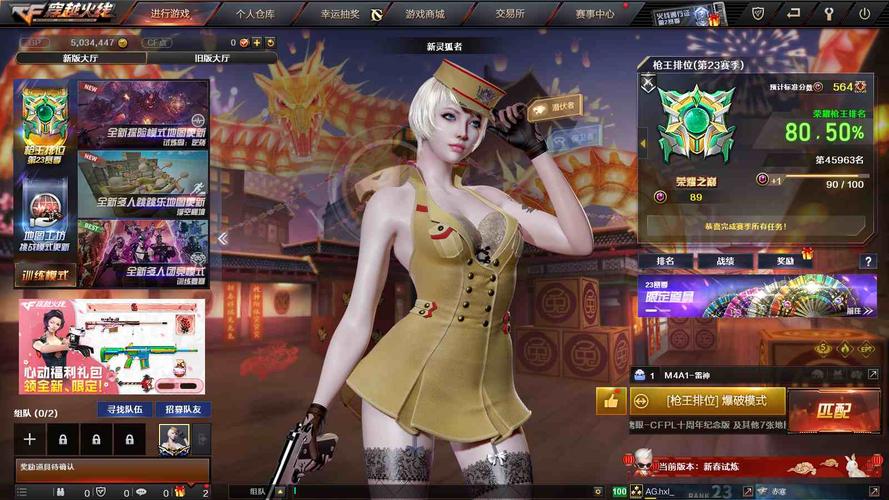Show the 战绩 battle record tab
Viewport: 889px width, 500px height.
pyautogui.click(x=723, y=261)
